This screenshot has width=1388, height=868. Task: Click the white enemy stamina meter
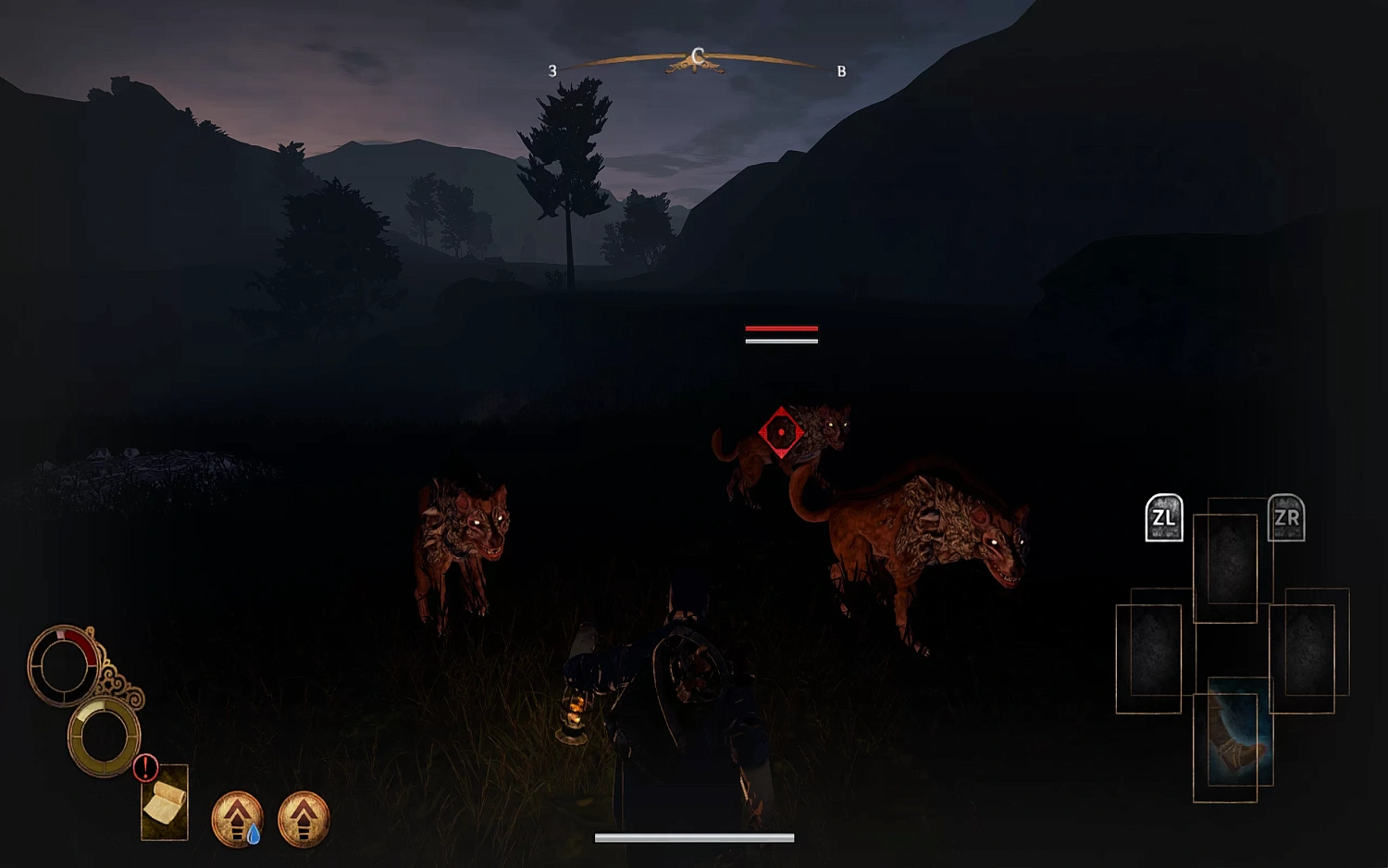(780, 342)
